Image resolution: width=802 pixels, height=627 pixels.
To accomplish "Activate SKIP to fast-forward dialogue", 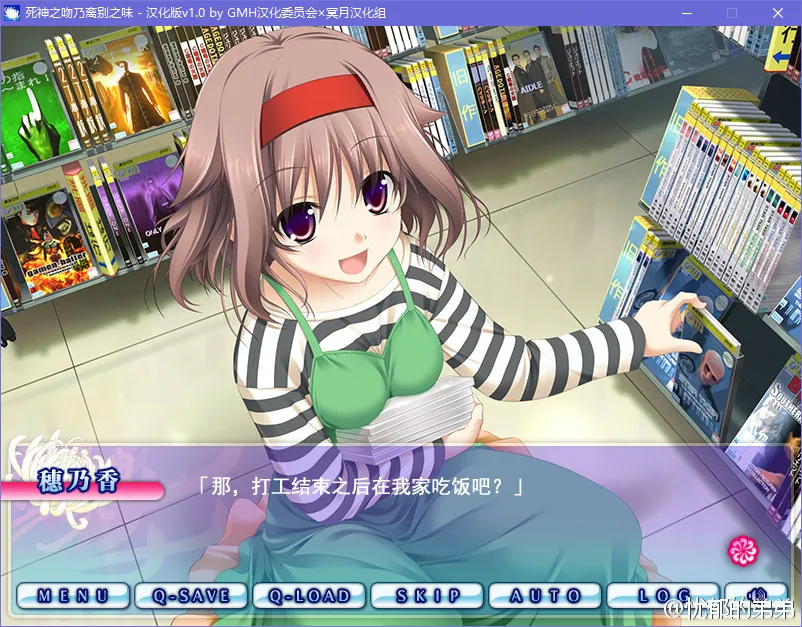I will pos(427,596).
